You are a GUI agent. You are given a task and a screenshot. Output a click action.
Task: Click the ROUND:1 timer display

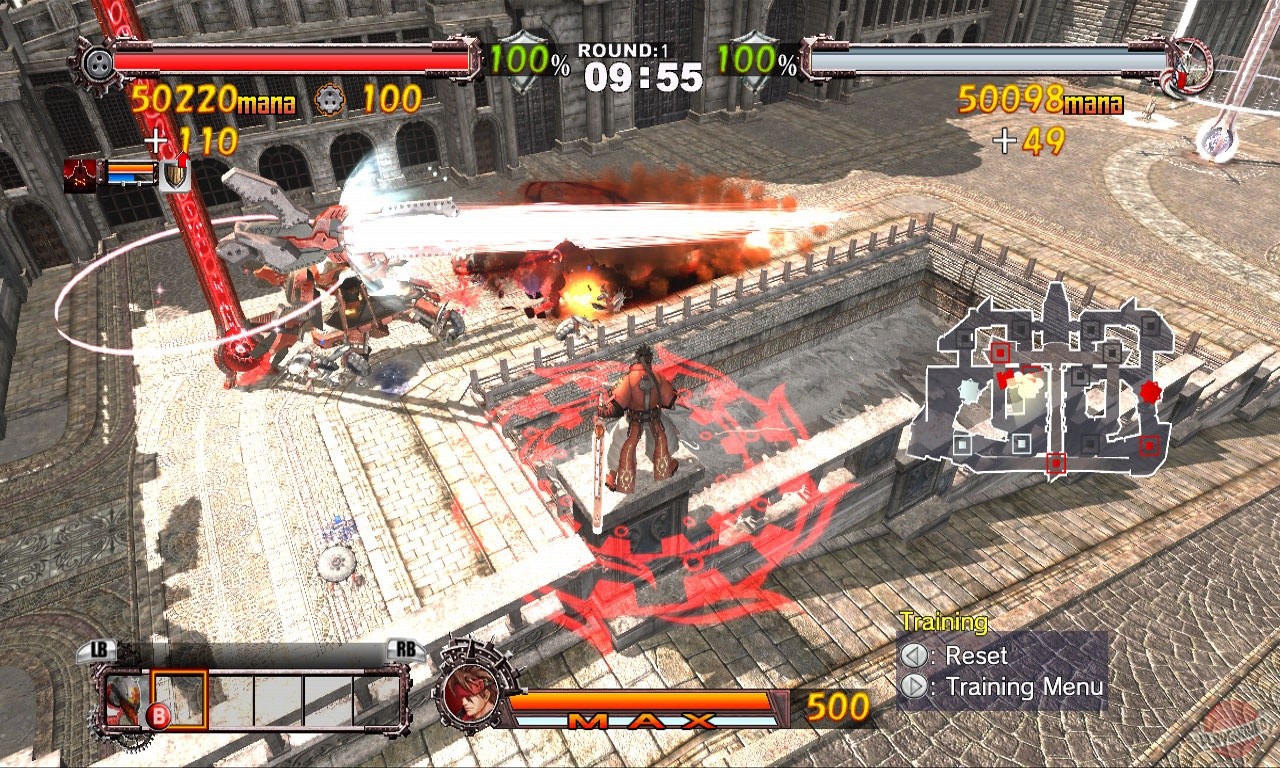click(635, 60)
